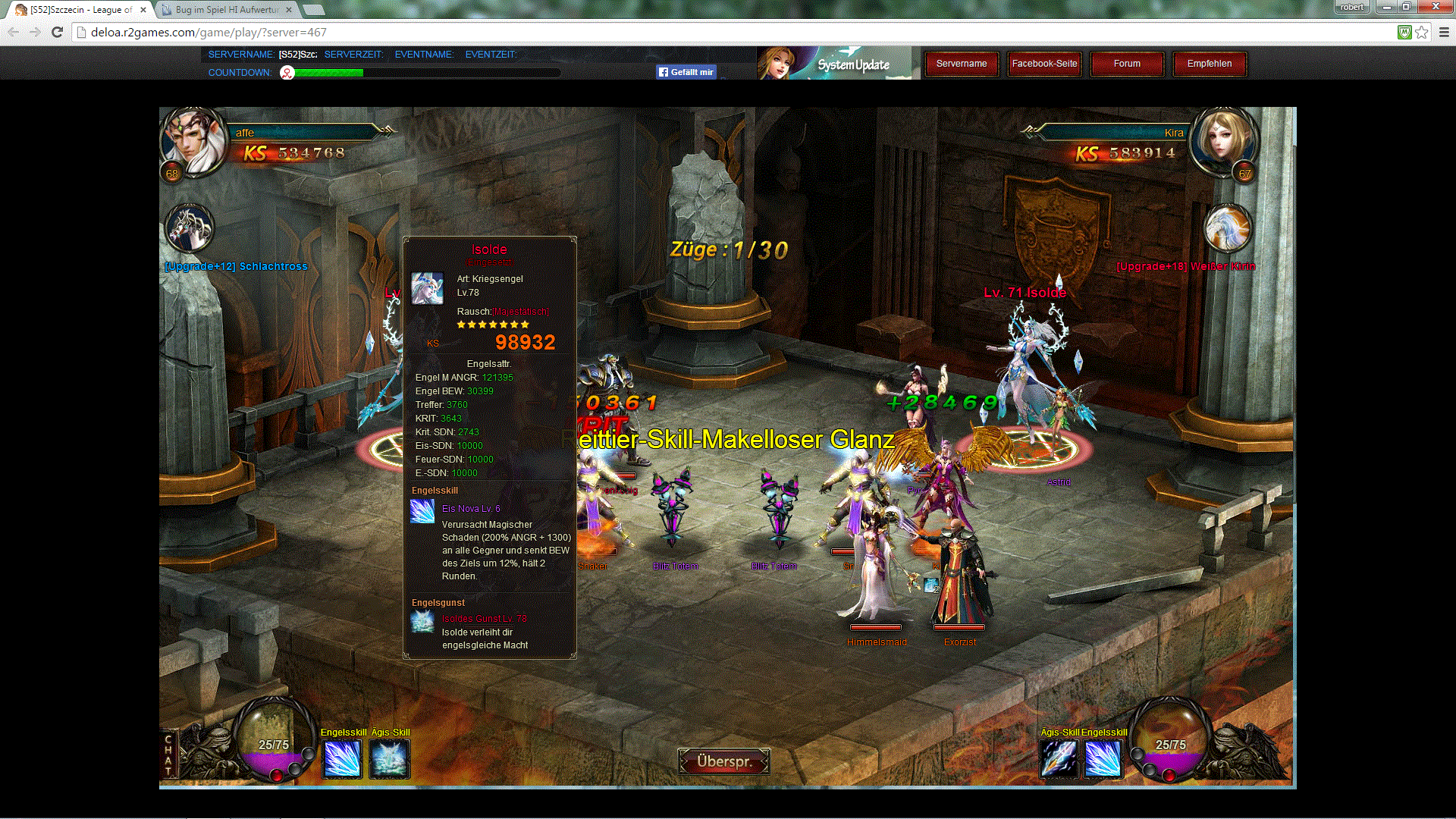Open the CHAT panel tab
The image size is (1456, 819).
(168, 755)
